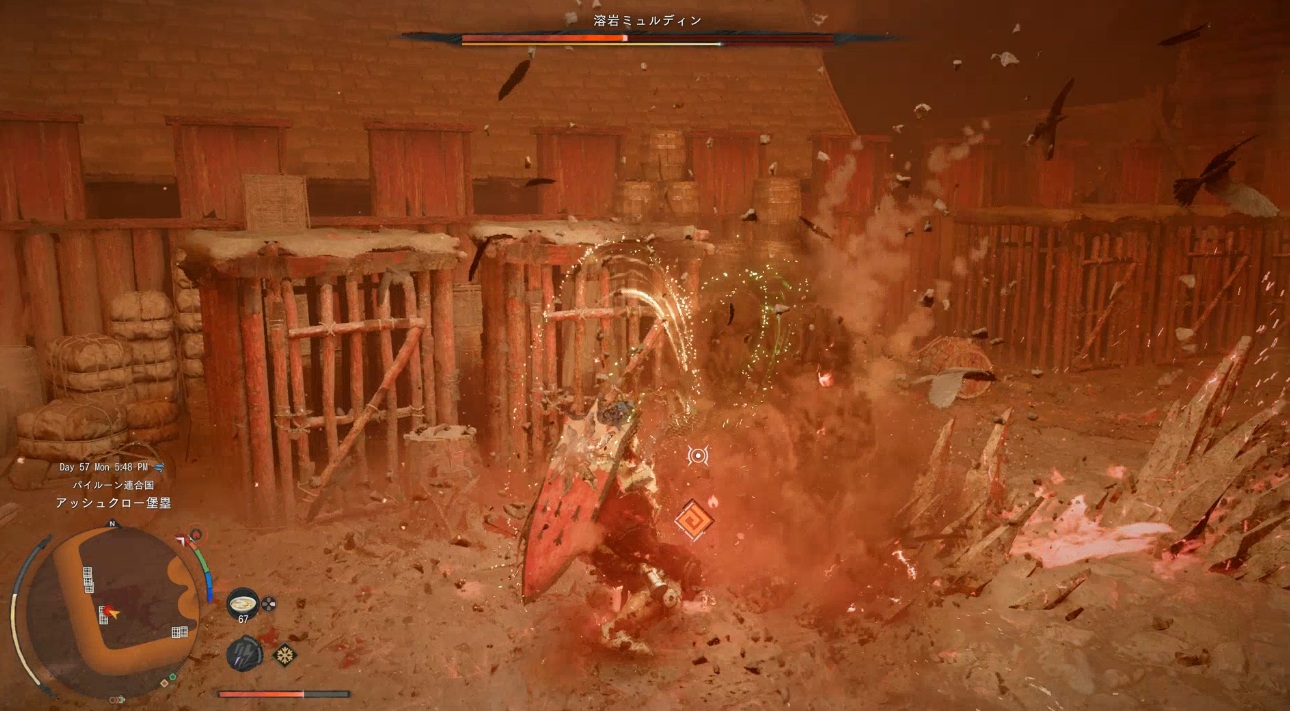This screenshot has height=711, width=1290.
Task: Click the flame icon beside the minimap
Action: tap(195, 535)
